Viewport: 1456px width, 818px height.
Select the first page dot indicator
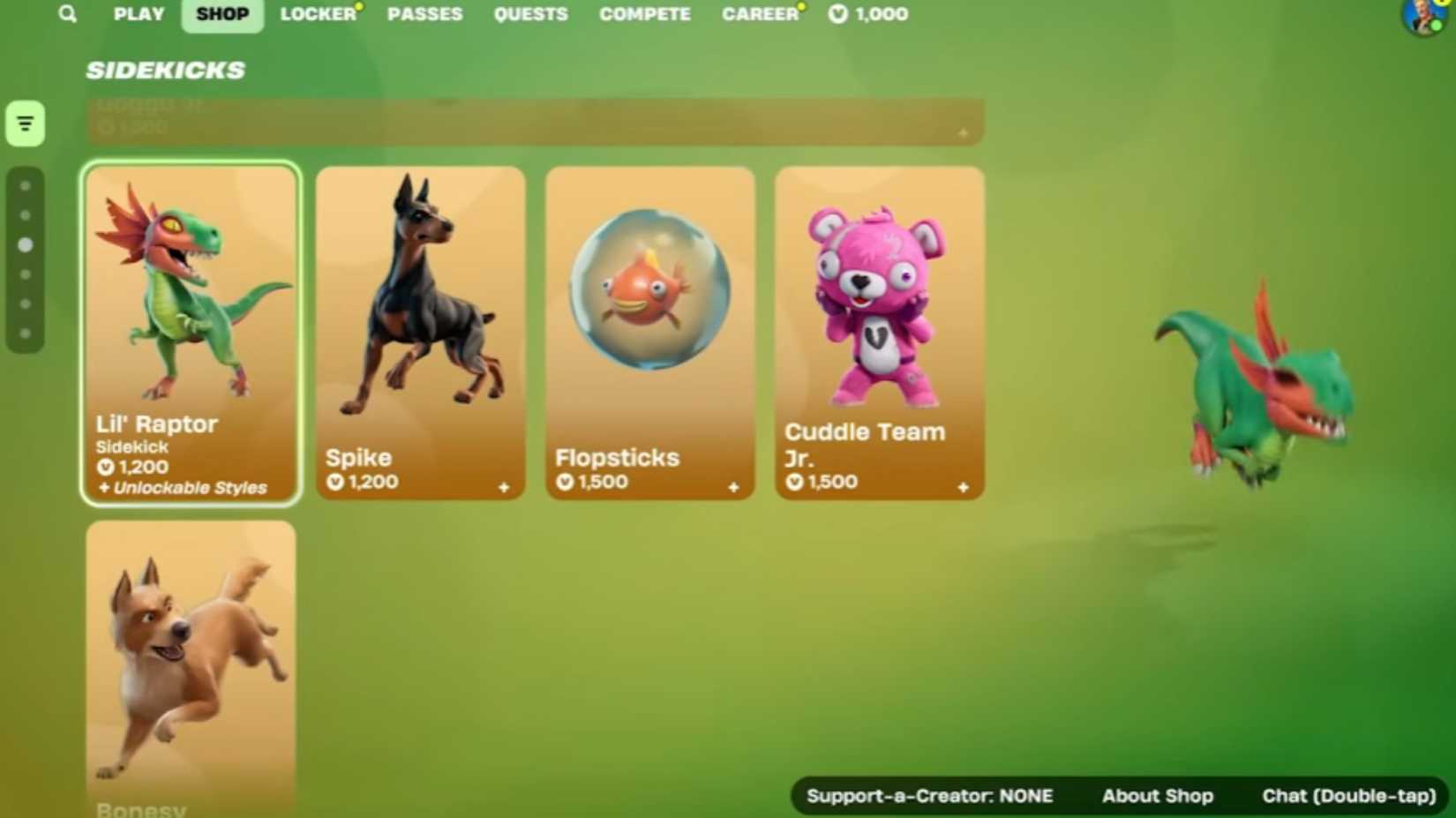(25, 184)
